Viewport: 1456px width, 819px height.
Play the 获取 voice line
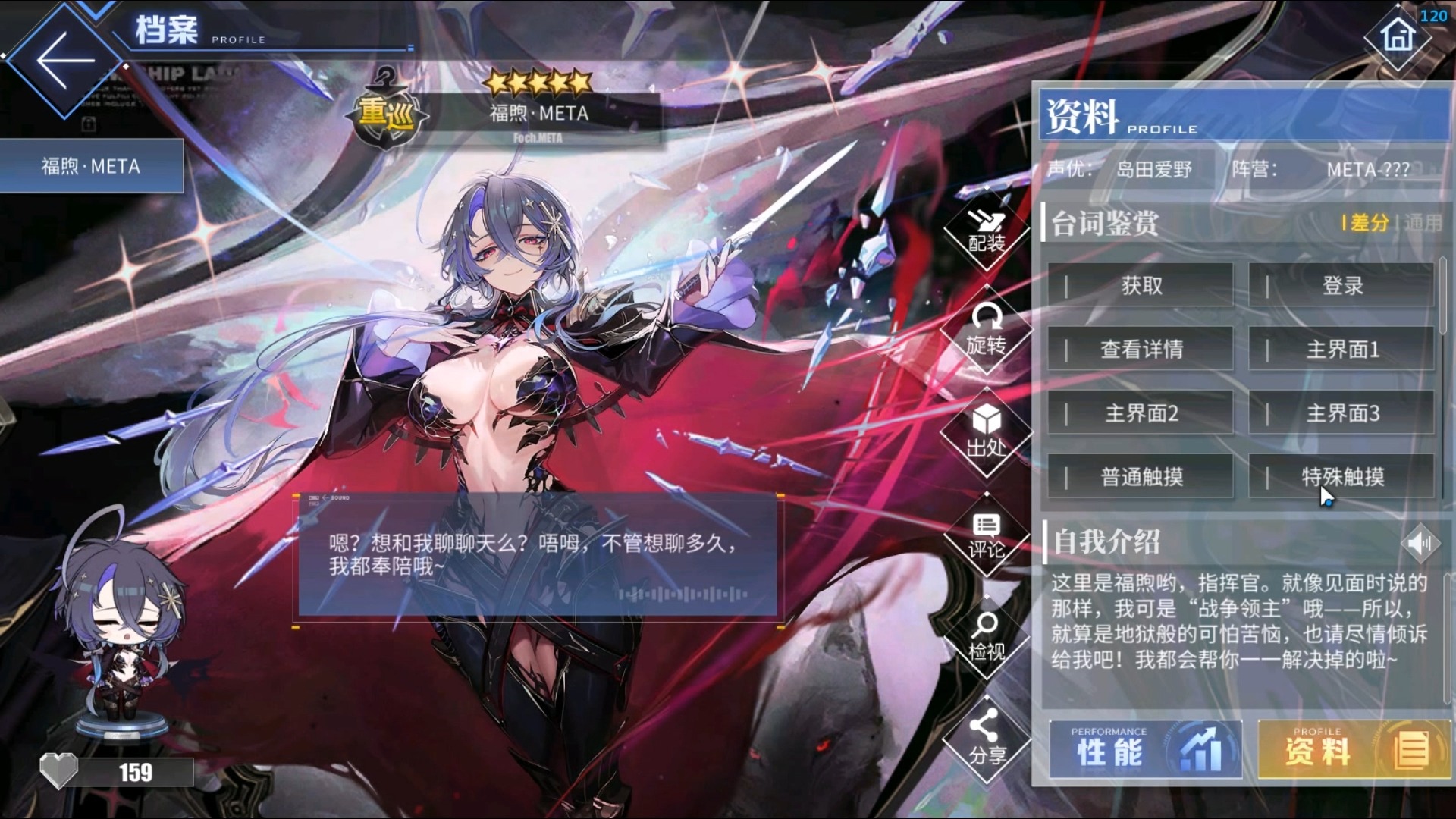1141,286
